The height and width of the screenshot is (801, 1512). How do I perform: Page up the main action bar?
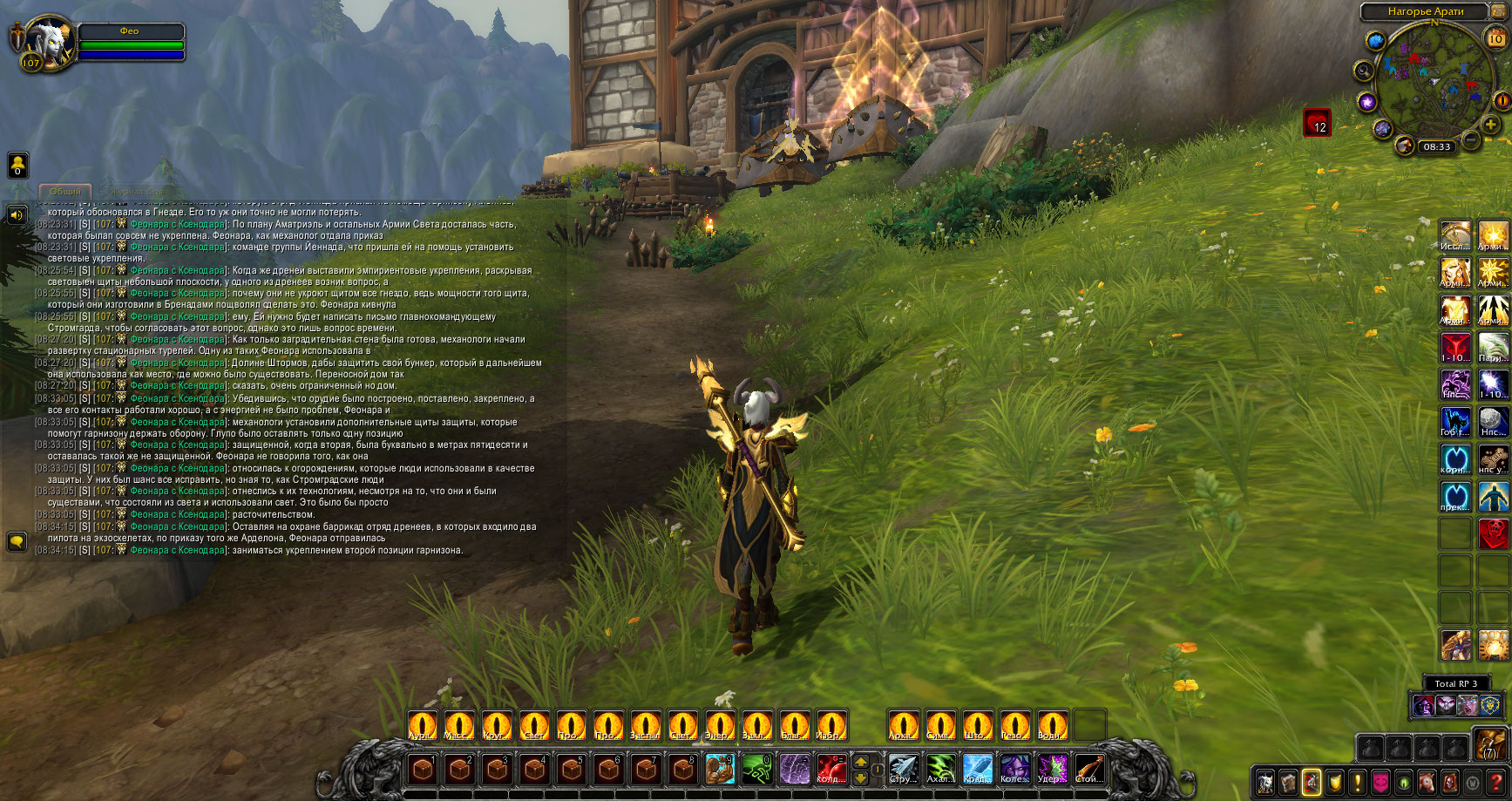coord(861,761)
